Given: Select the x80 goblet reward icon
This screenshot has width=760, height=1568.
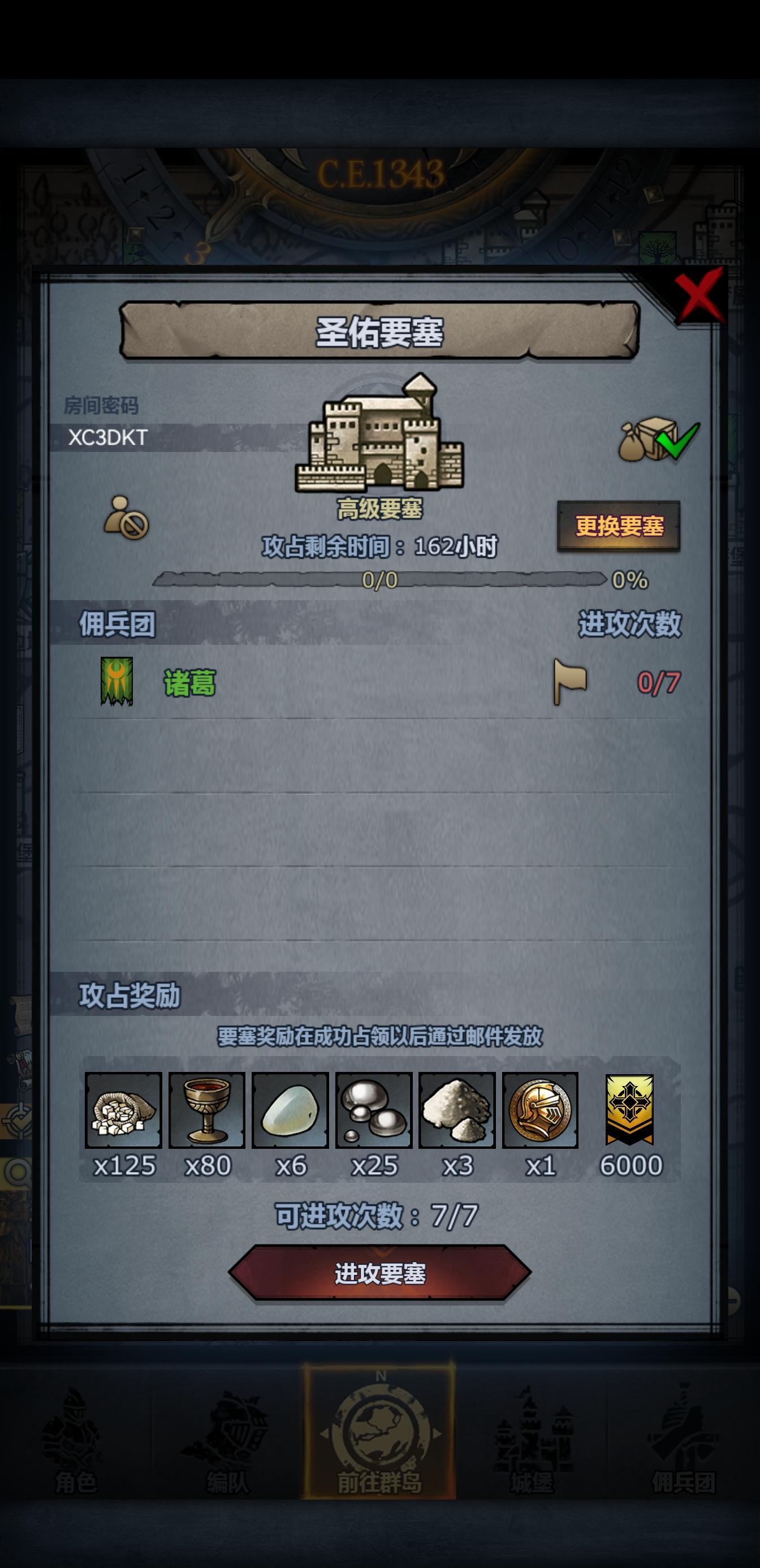Looking at the screenshot, I should (207, 1109).
